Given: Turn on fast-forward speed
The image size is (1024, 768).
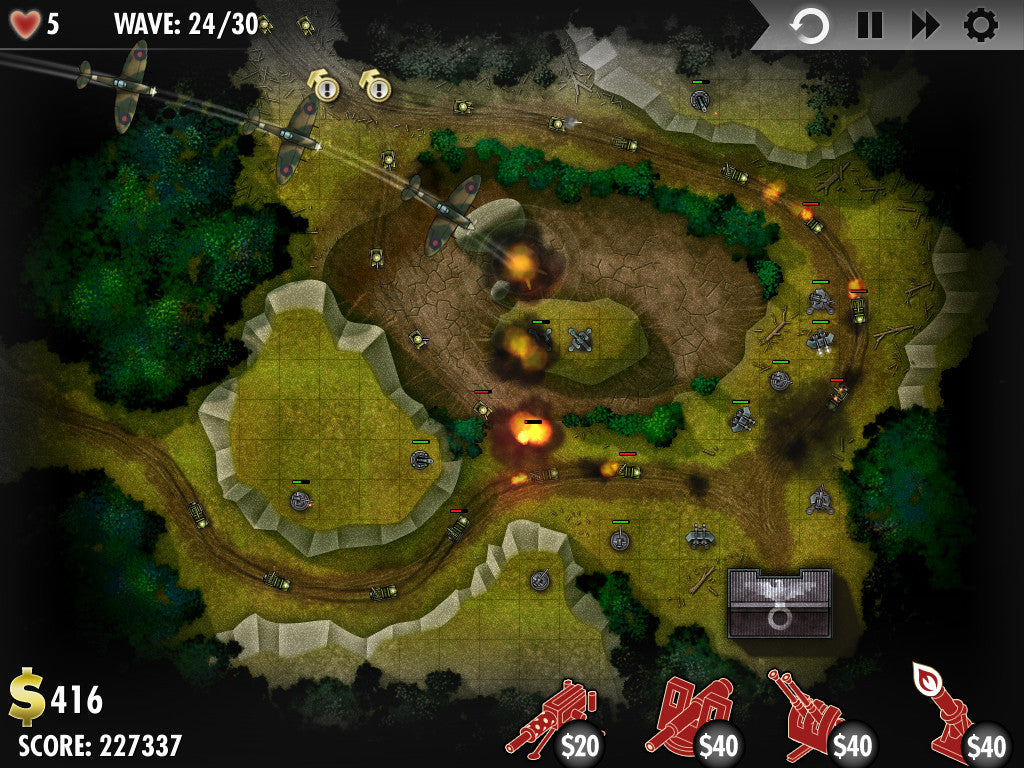Looking at the screenshot, I should click(926, 26).
